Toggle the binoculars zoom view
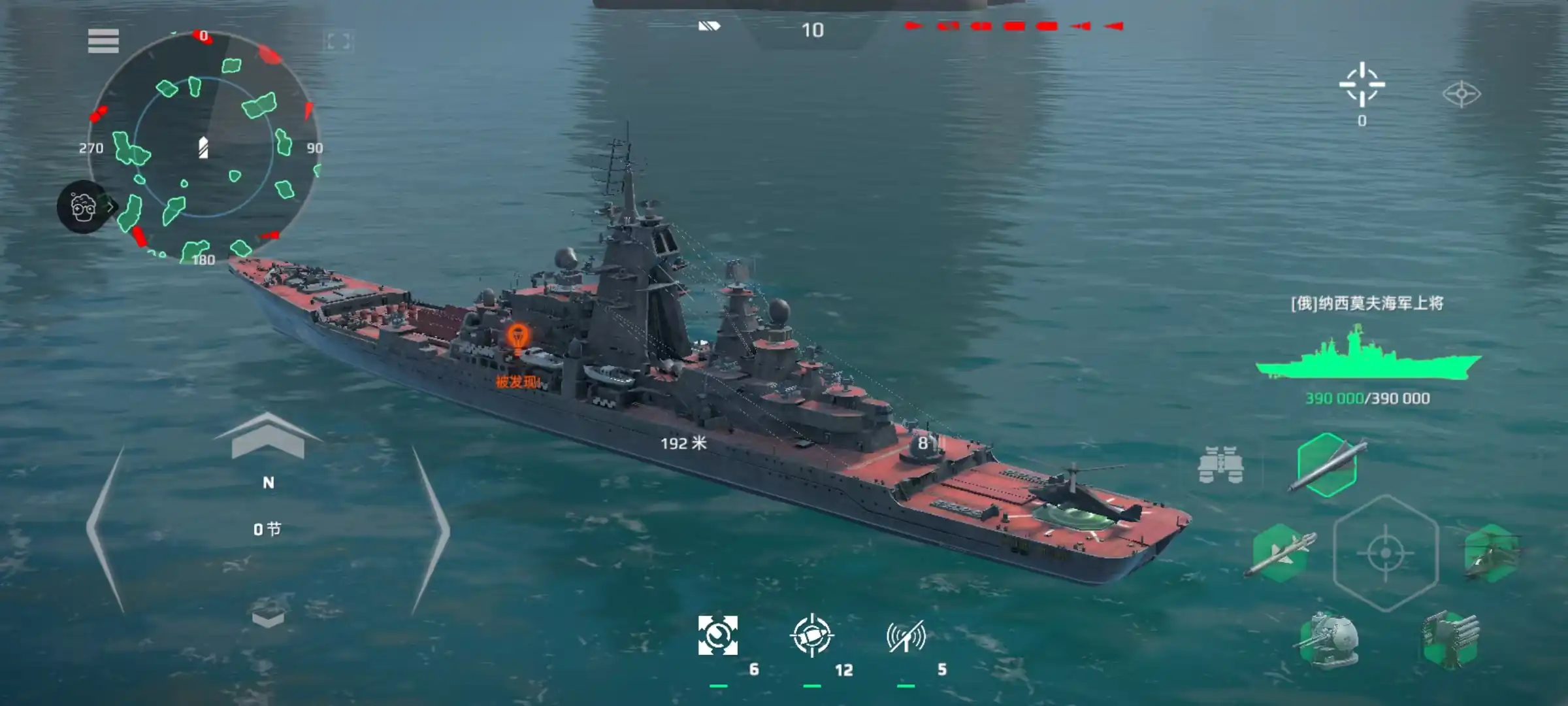The height and width of the screenshot is (706, 1568). tap(1220, 466)
